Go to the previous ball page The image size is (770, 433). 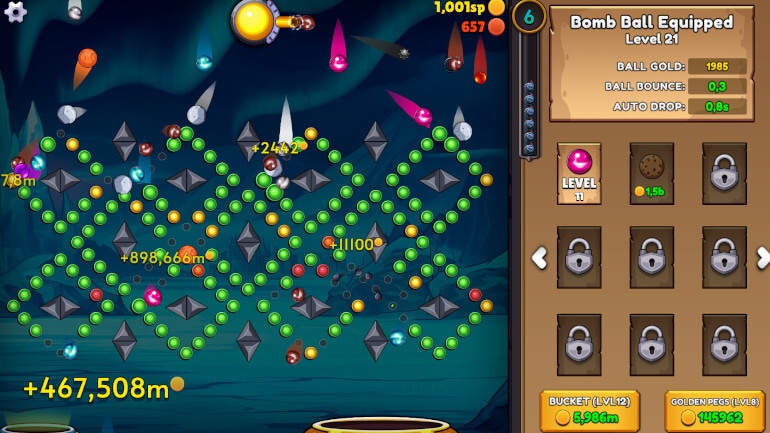[x=539, y=258]
